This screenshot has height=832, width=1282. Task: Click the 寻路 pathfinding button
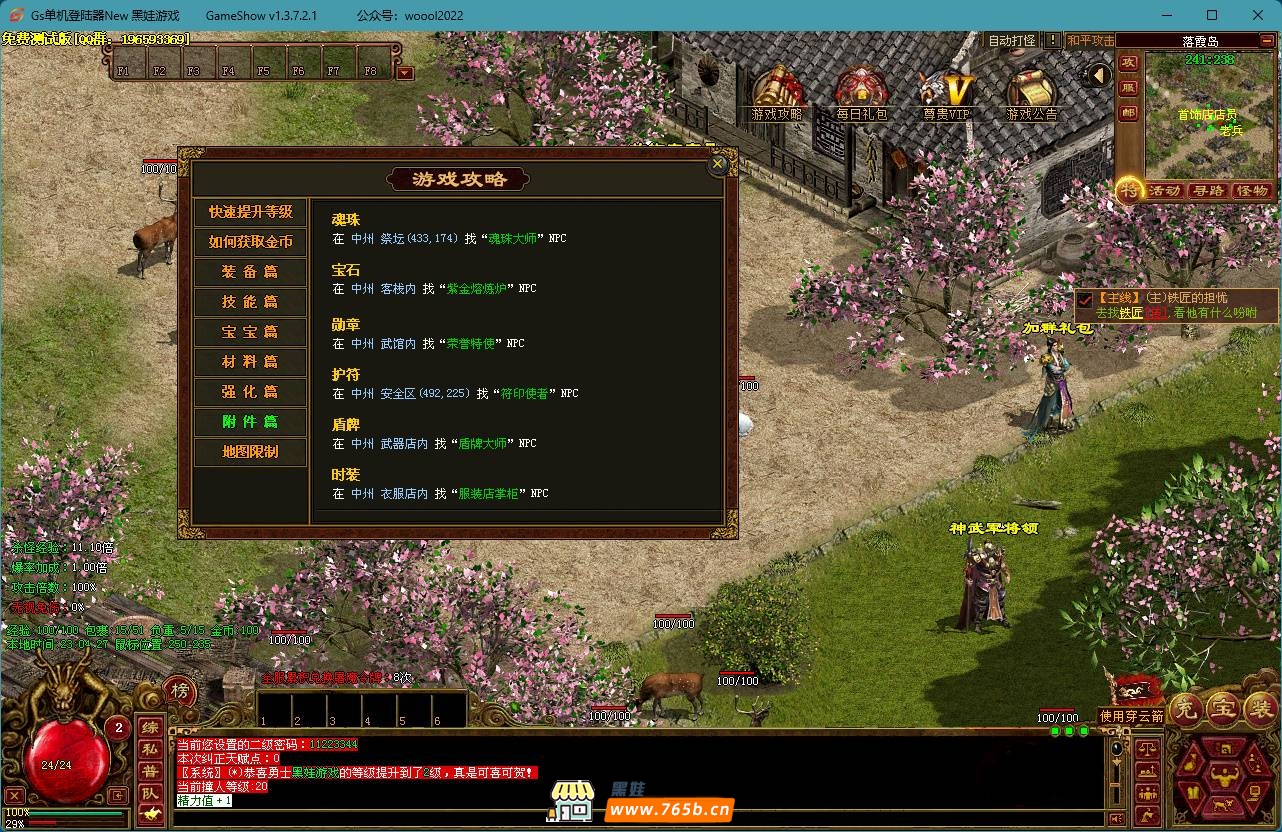point(1209,191)
